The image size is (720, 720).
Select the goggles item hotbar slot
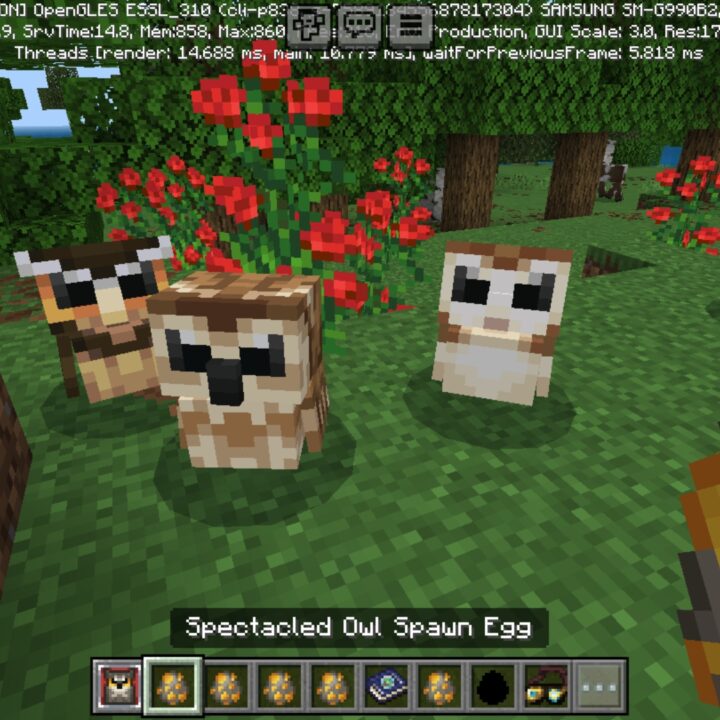547,686
